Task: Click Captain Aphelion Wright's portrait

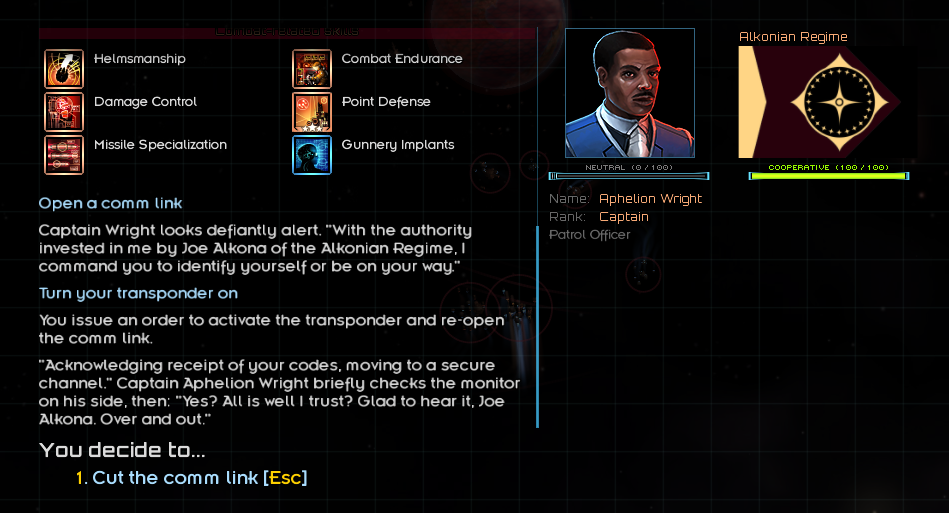Action: coord(629,93)
